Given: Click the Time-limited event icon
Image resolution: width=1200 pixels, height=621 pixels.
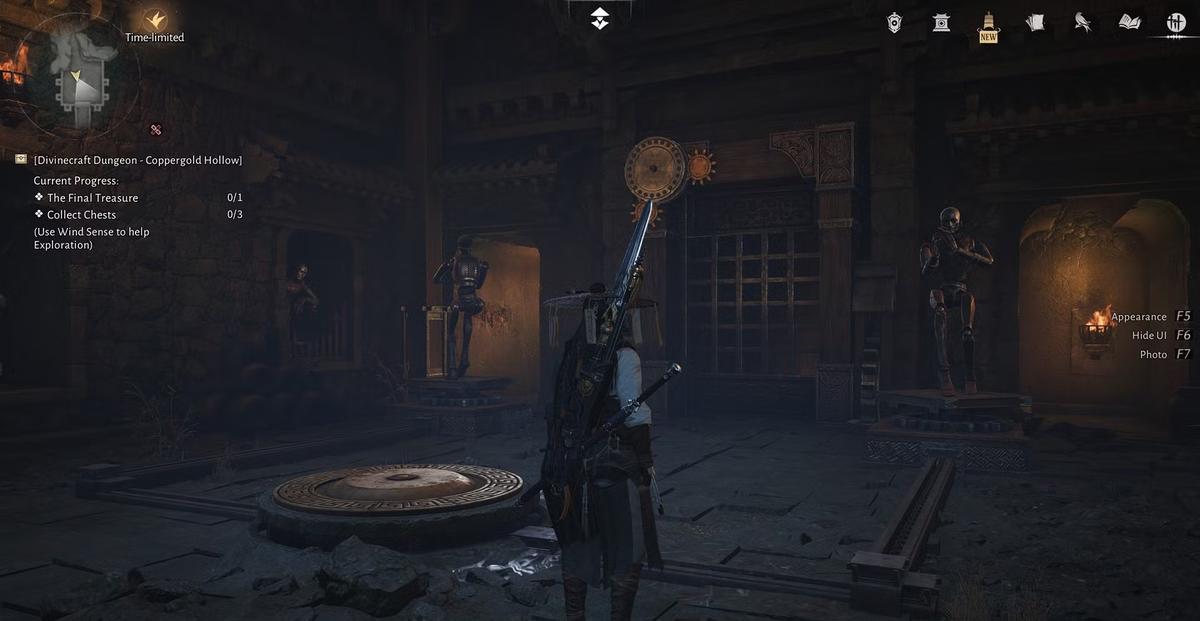Looking at the screenshot, I should click(154, 19).
